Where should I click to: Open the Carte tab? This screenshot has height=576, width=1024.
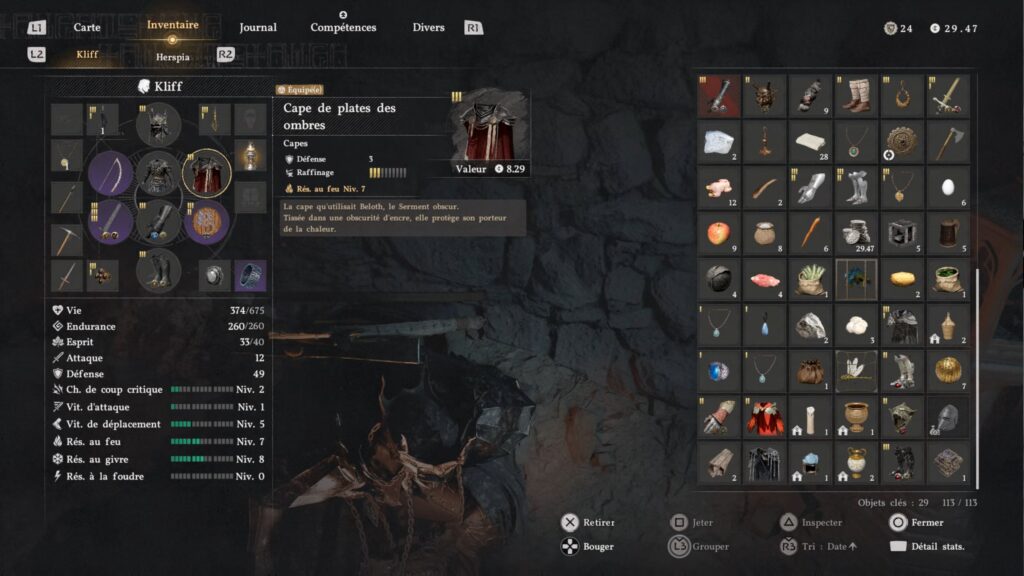click(x=87, y=27)
